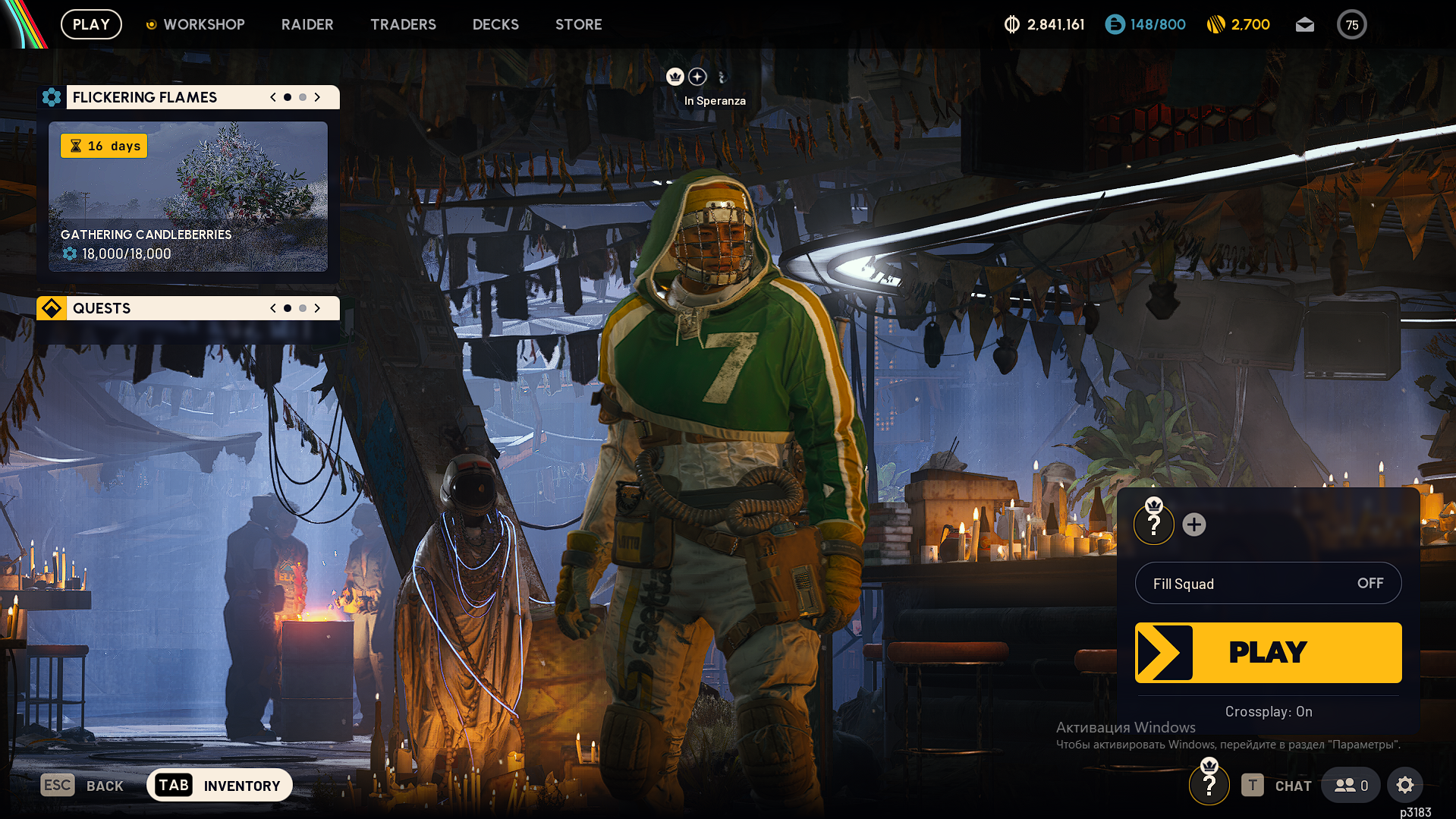This screenshot has width=1456, height=819.
Task: Add a squad member with plus button
Action: [x=1193, y=524]
